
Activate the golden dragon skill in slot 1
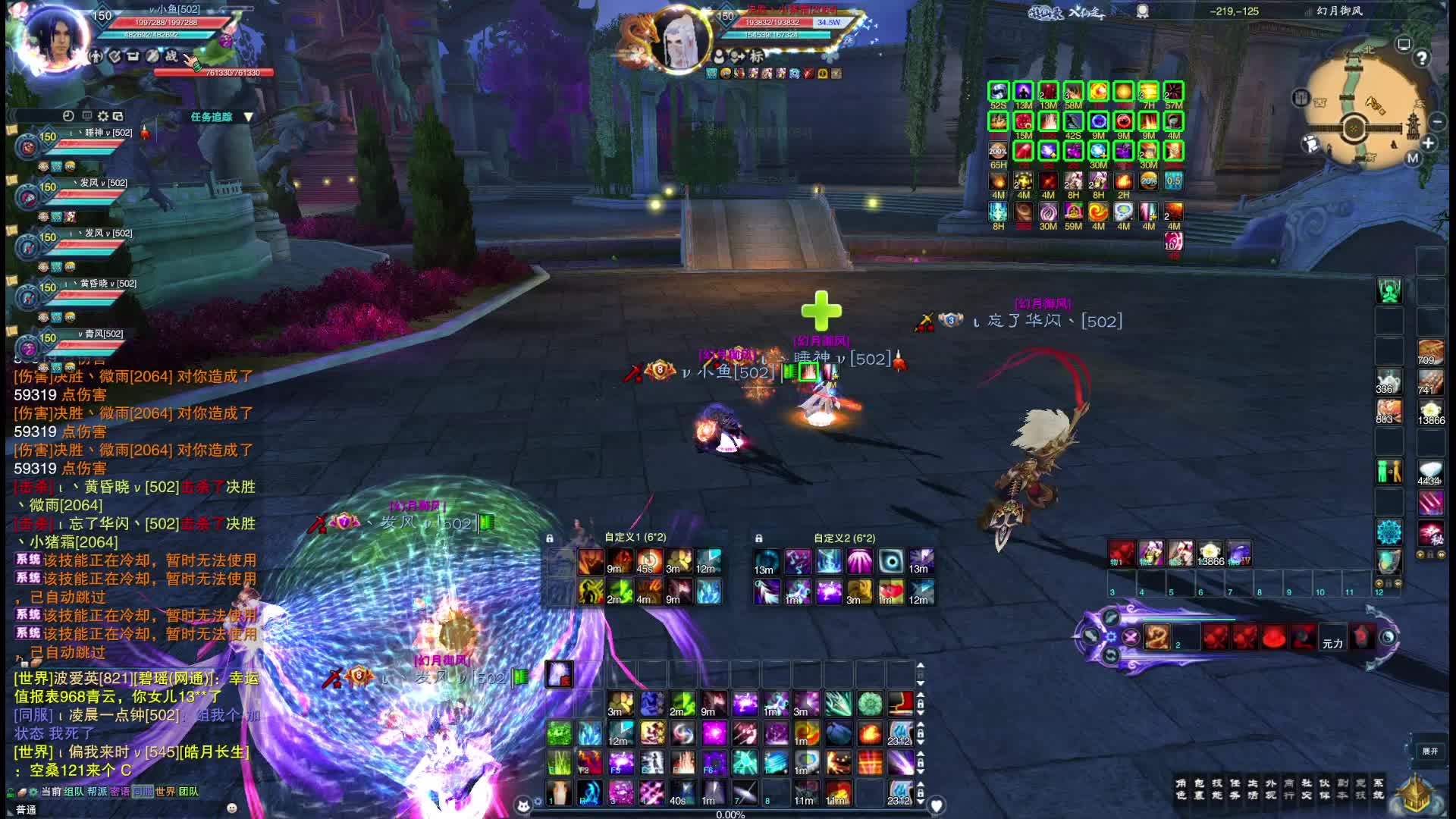tap(1156, 637)
